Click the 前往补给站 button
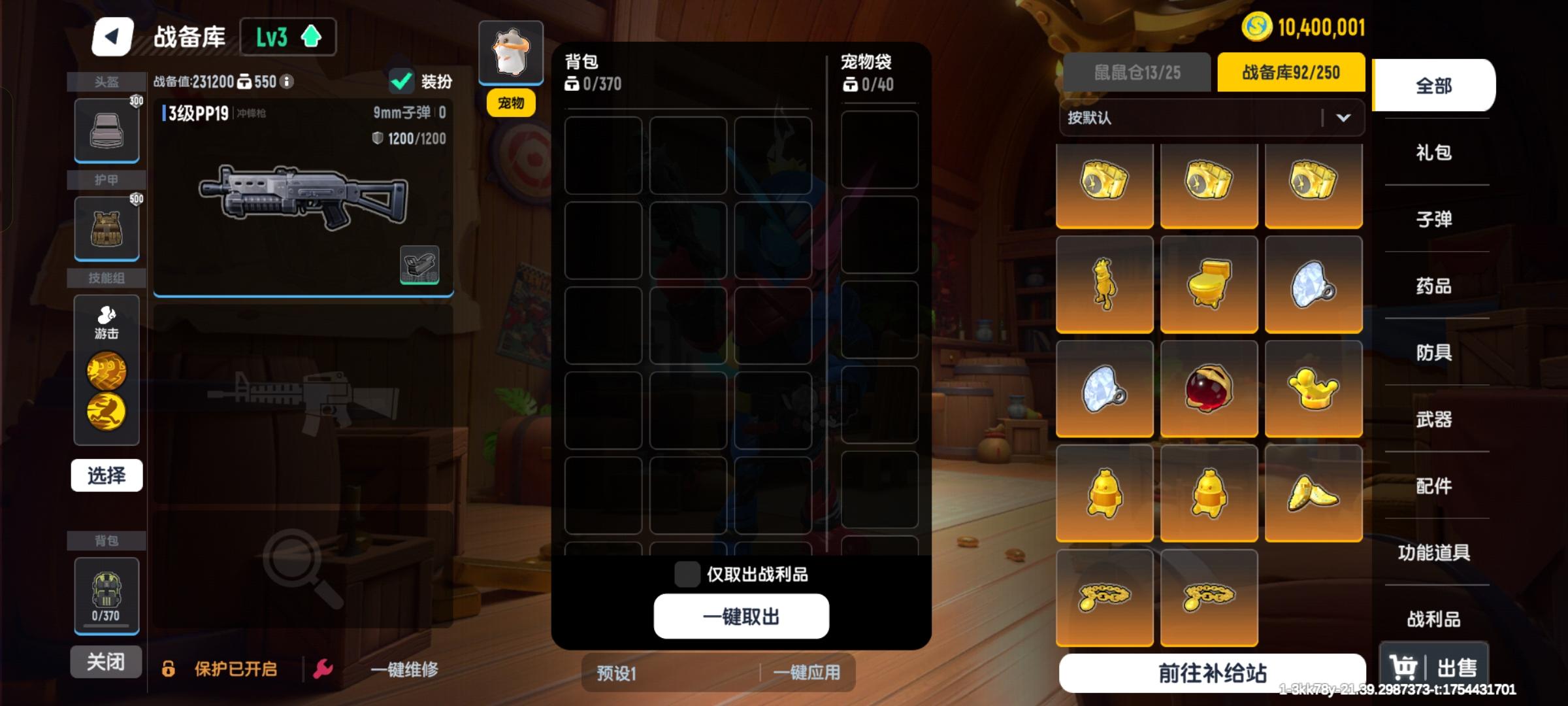This screenshot has height=706, width=1568. click(1212, 670)
